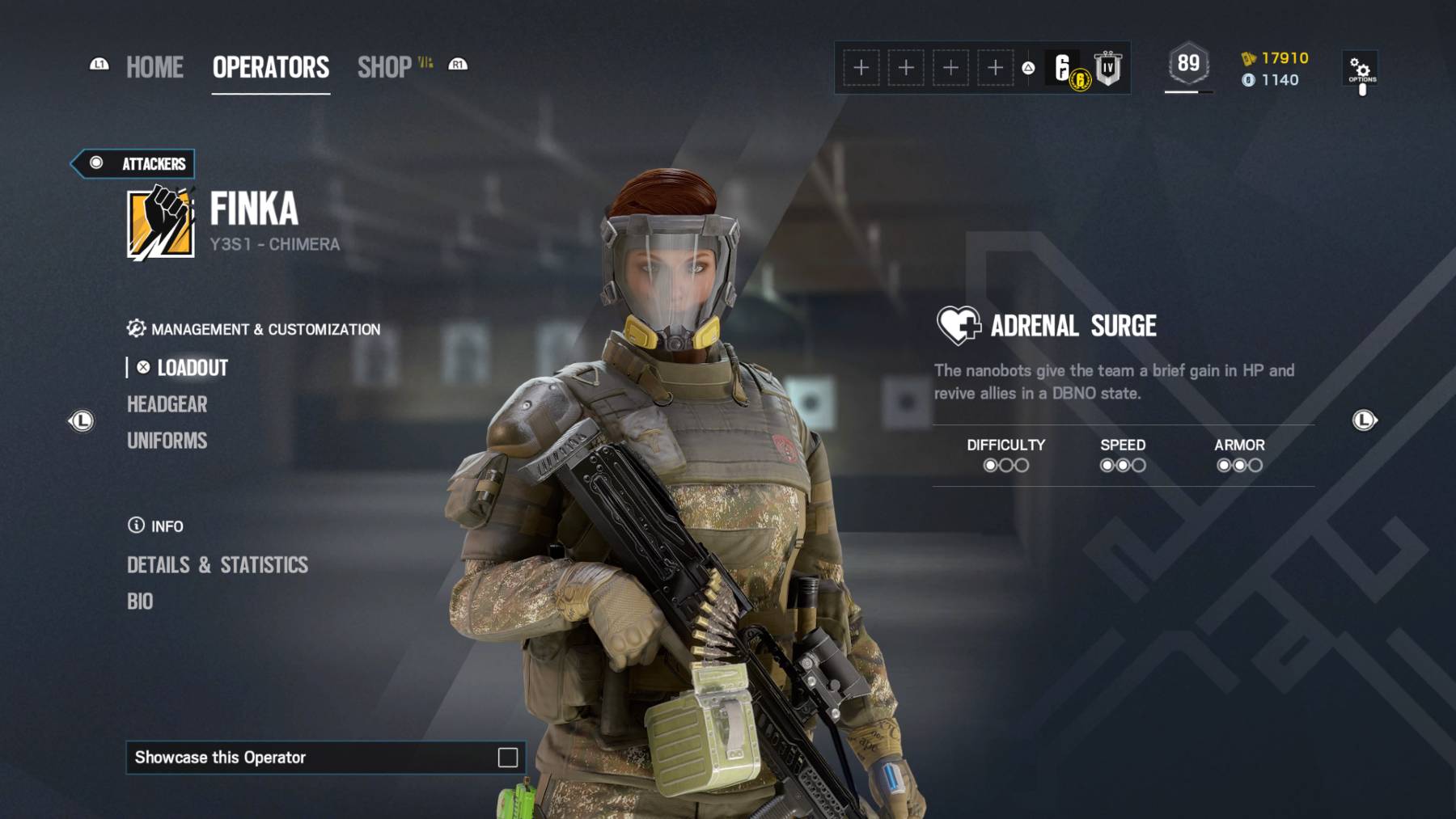Open Finka's Bio
1456x819 pixels.
coord(140,602)
